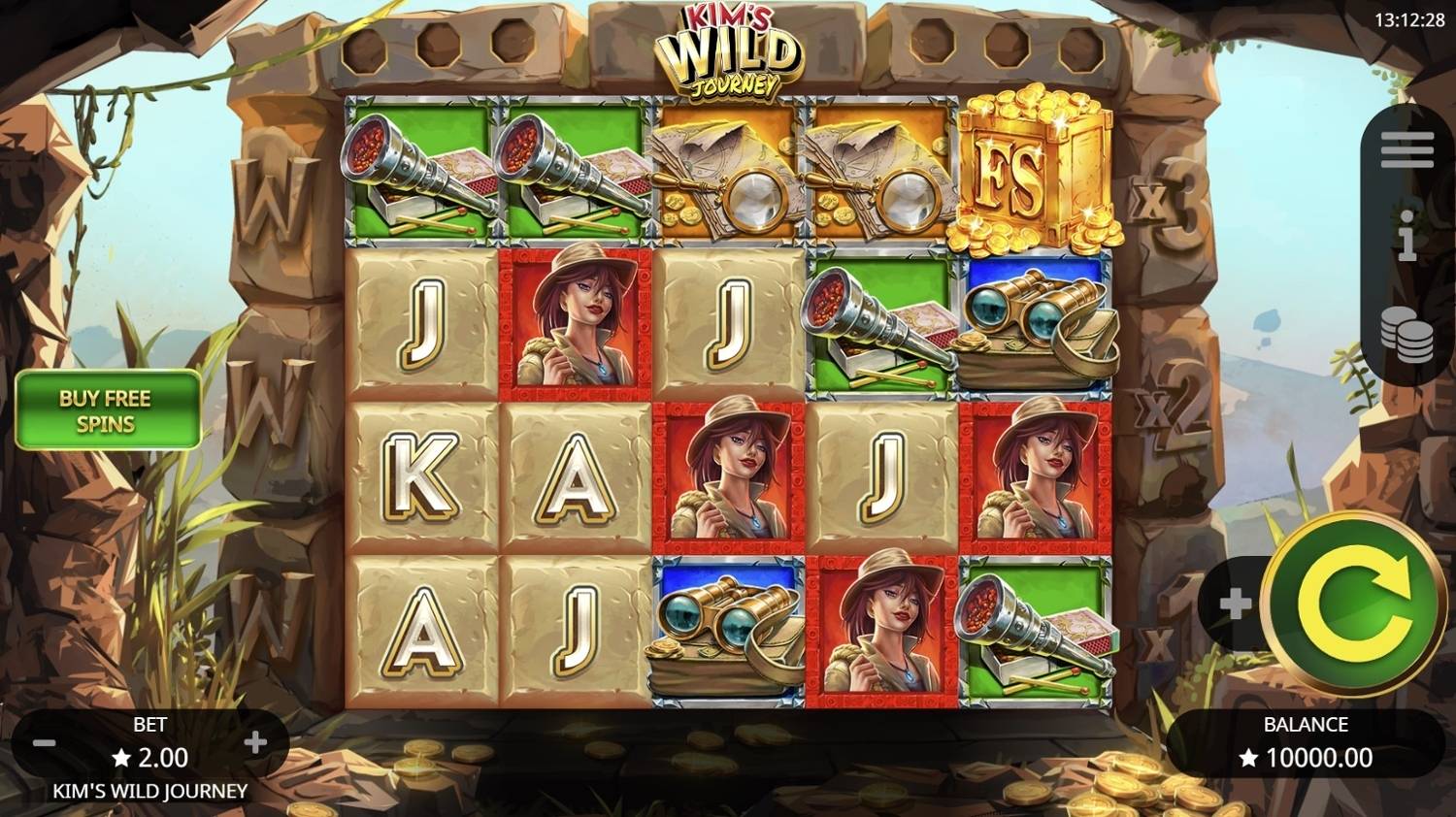Click the Buy Free Spins button

107,408
